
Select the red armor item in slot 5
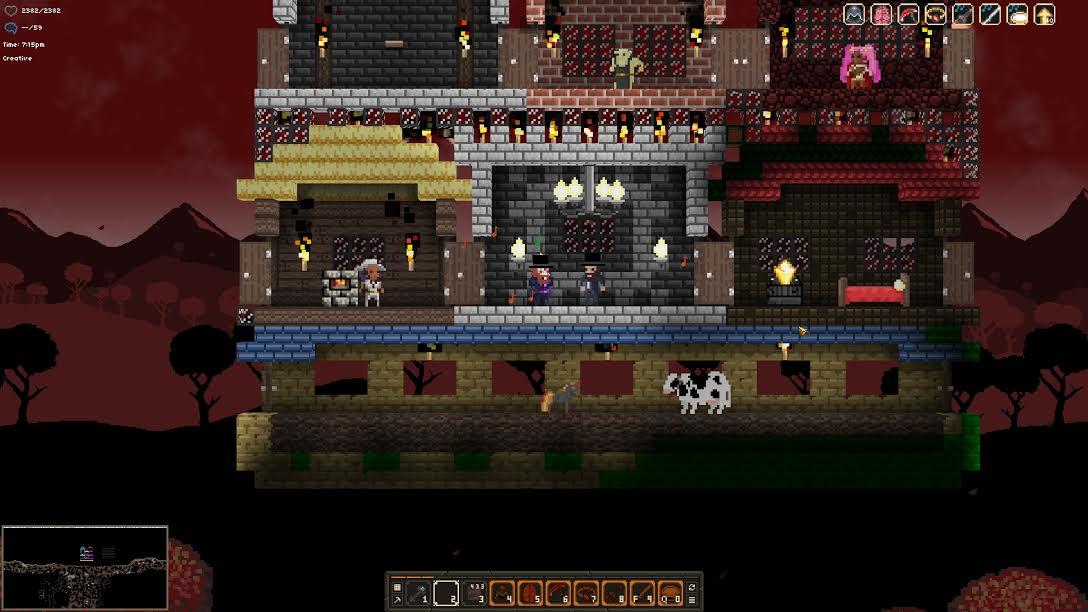pos(531,591)
